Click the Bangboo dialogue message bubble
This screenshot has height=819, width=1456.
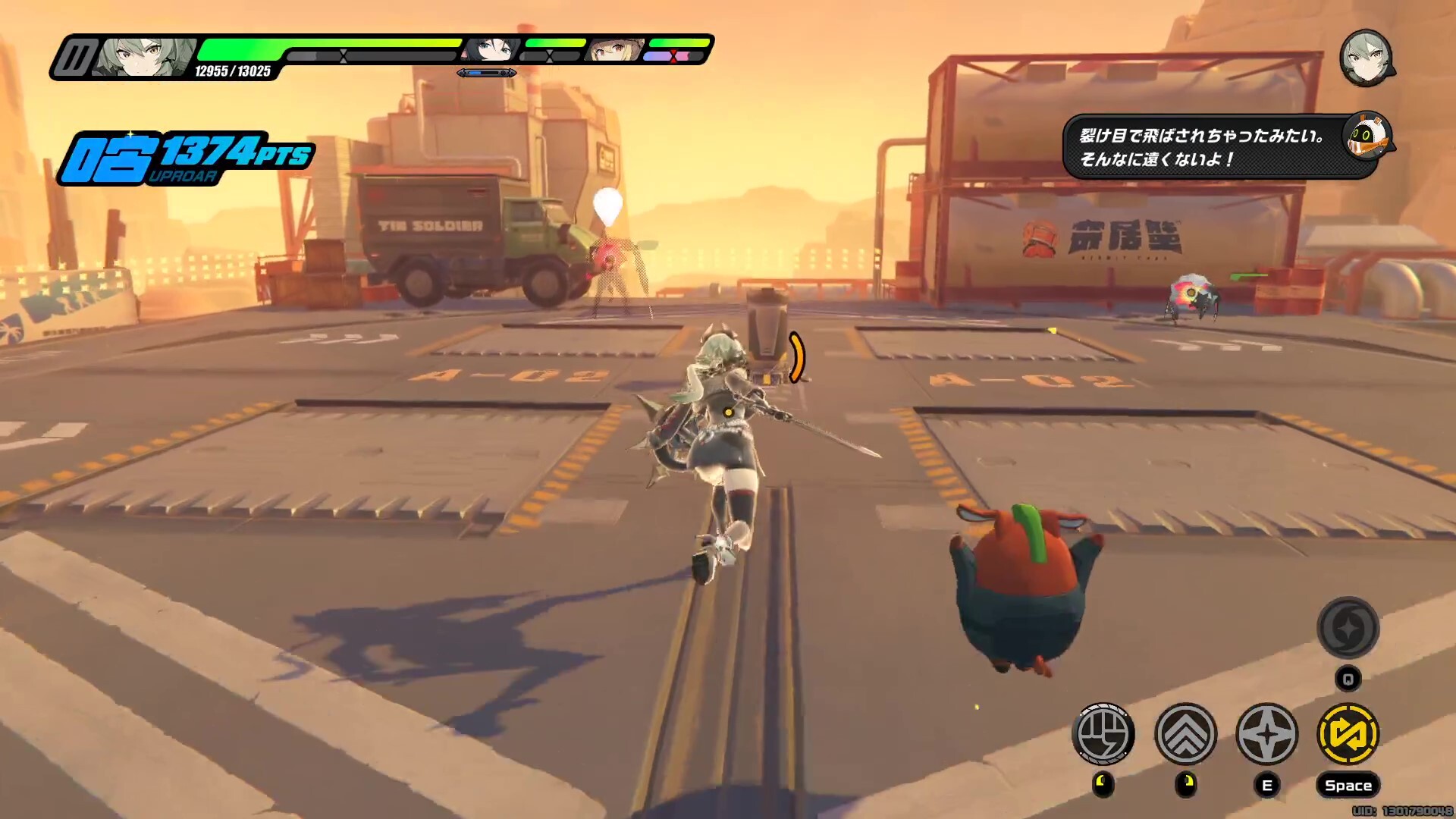1202,147
